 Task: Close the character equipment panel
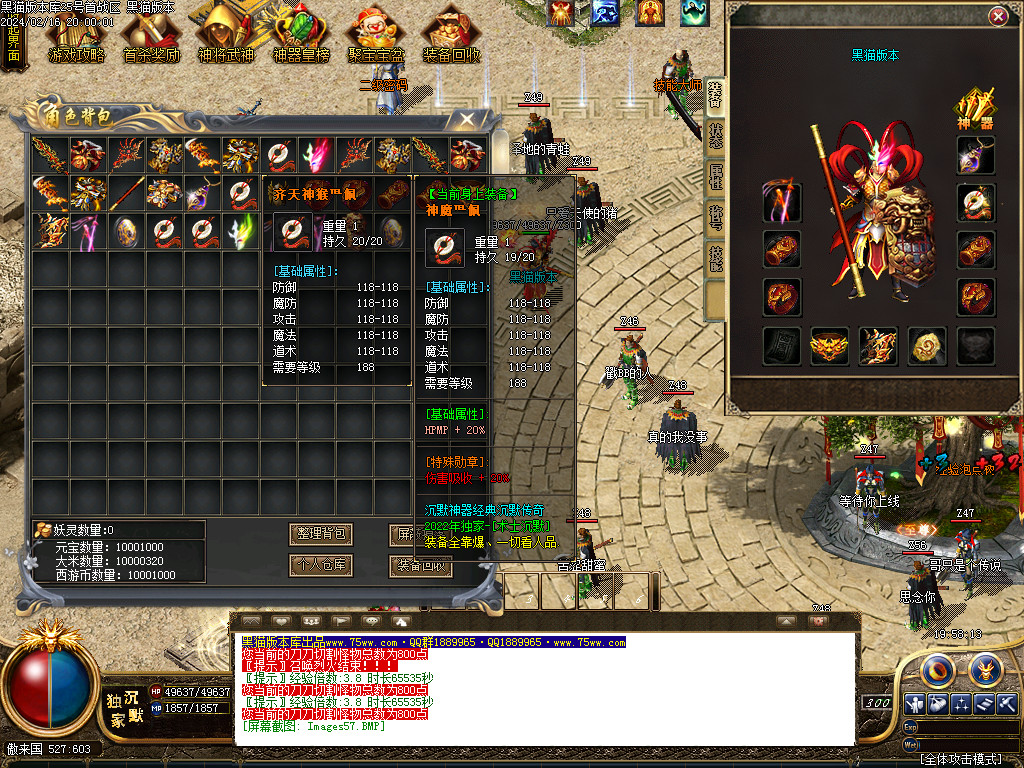(x=997, y=17)
